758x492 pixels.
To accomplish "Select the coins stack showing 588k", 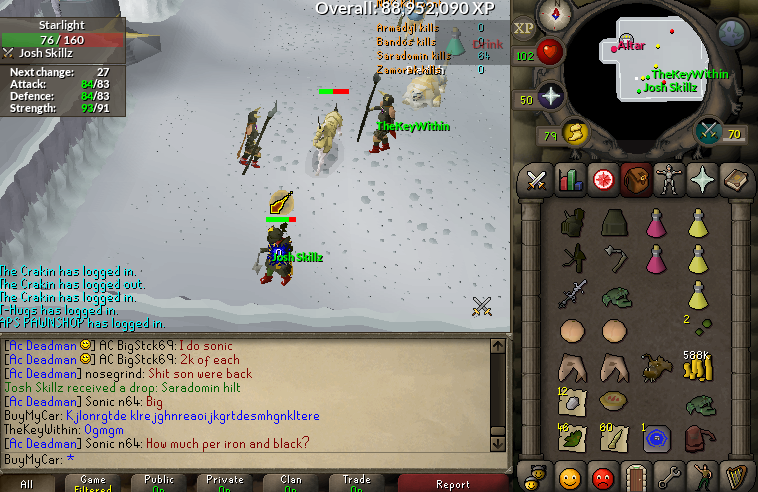I will 696,368.
